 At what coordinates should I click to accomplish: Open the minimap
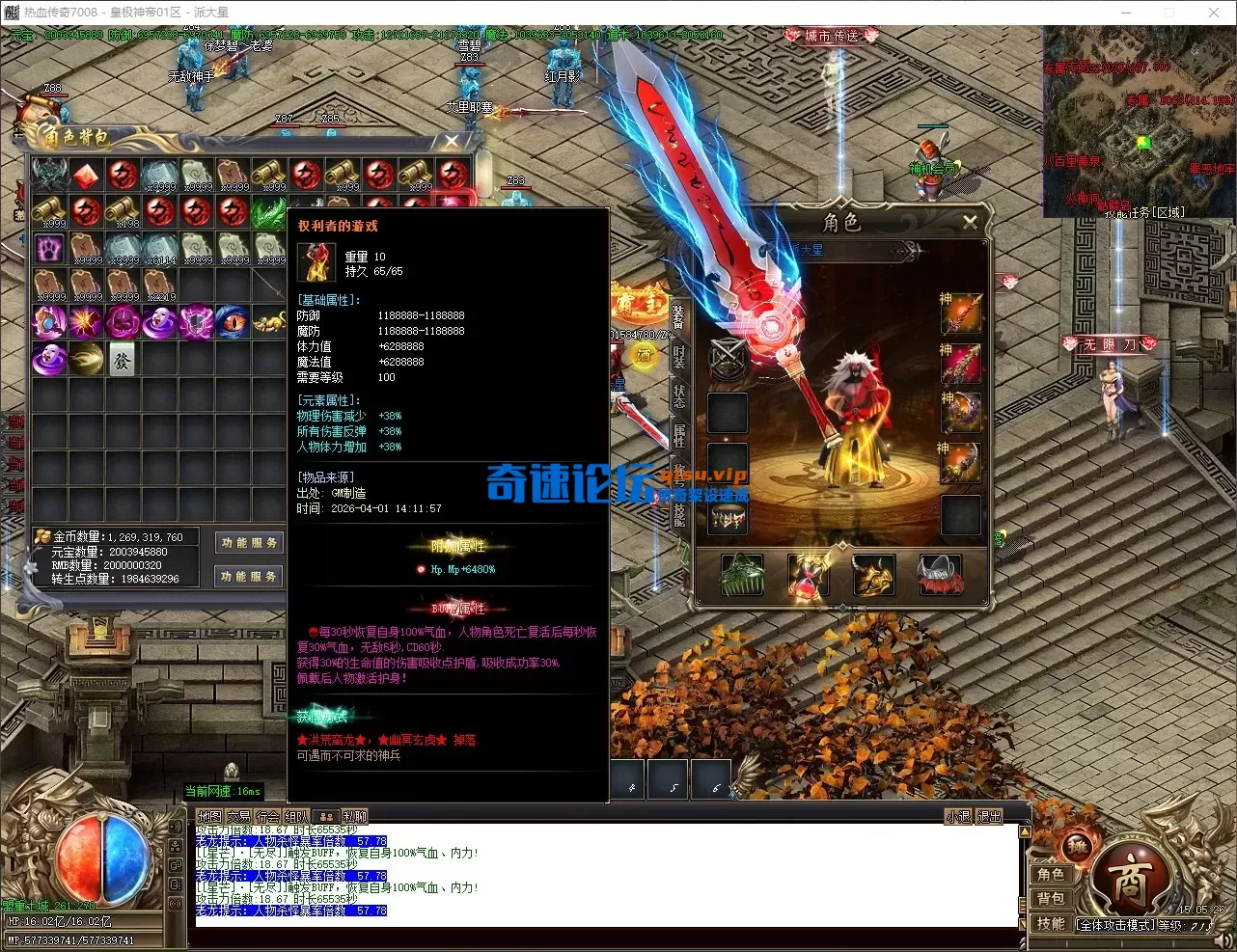click(x=1139, y=121)
